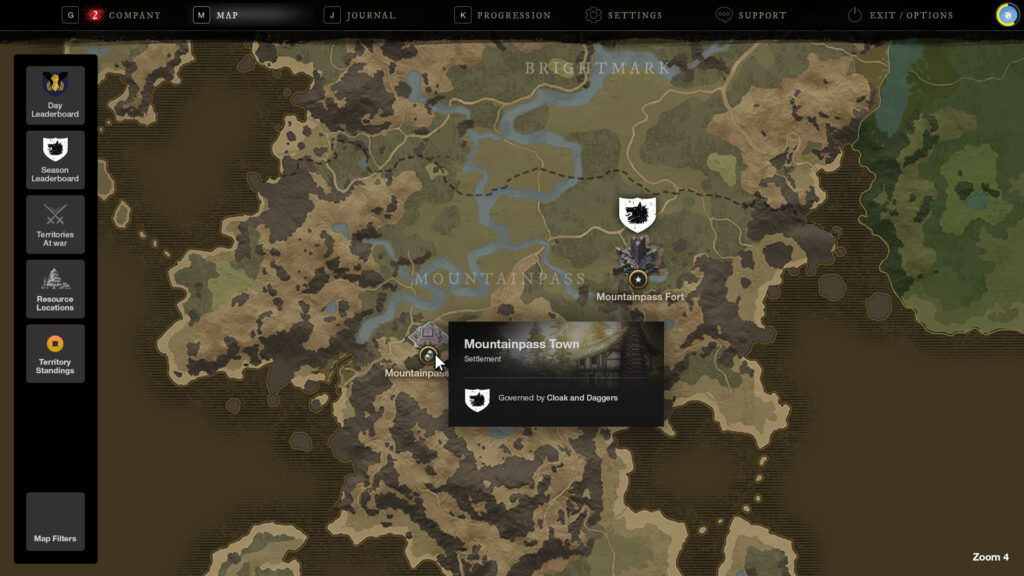Click the Mountainpass Town settlement marker
This screenshot has width=1024, height=576.
427,354
